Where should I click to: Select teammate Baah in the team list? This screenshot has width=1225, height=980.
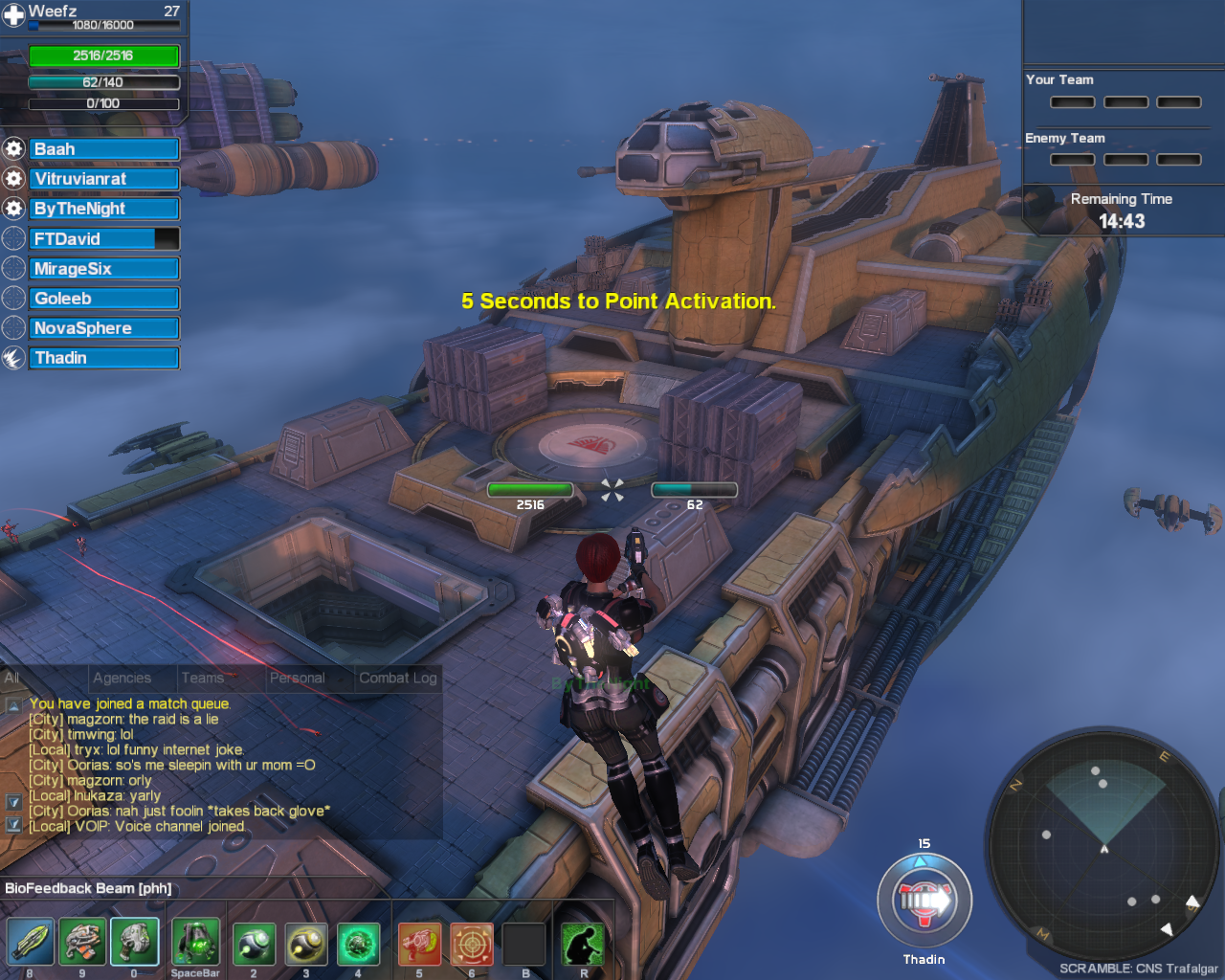(x=103, y=149)
